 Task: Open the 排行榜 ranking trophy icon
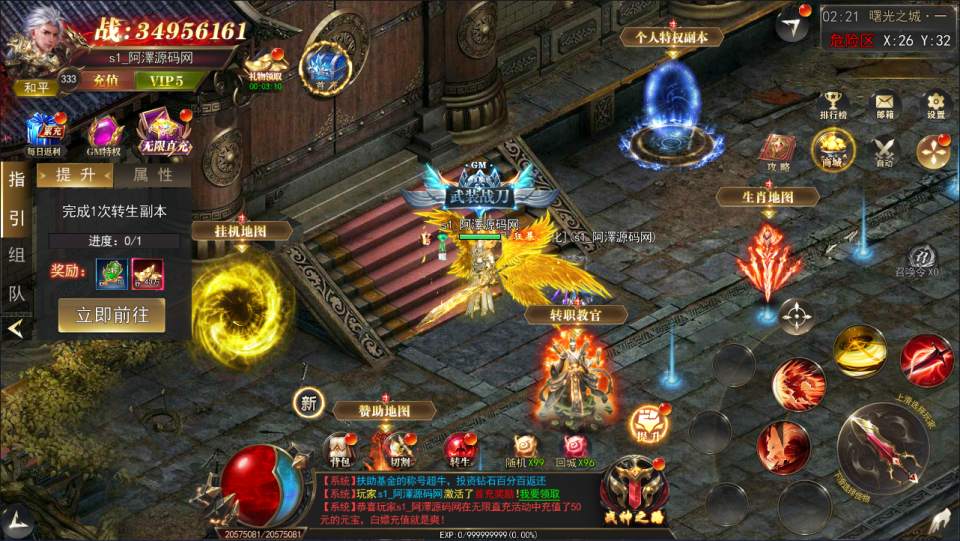(x=833, y=104)
